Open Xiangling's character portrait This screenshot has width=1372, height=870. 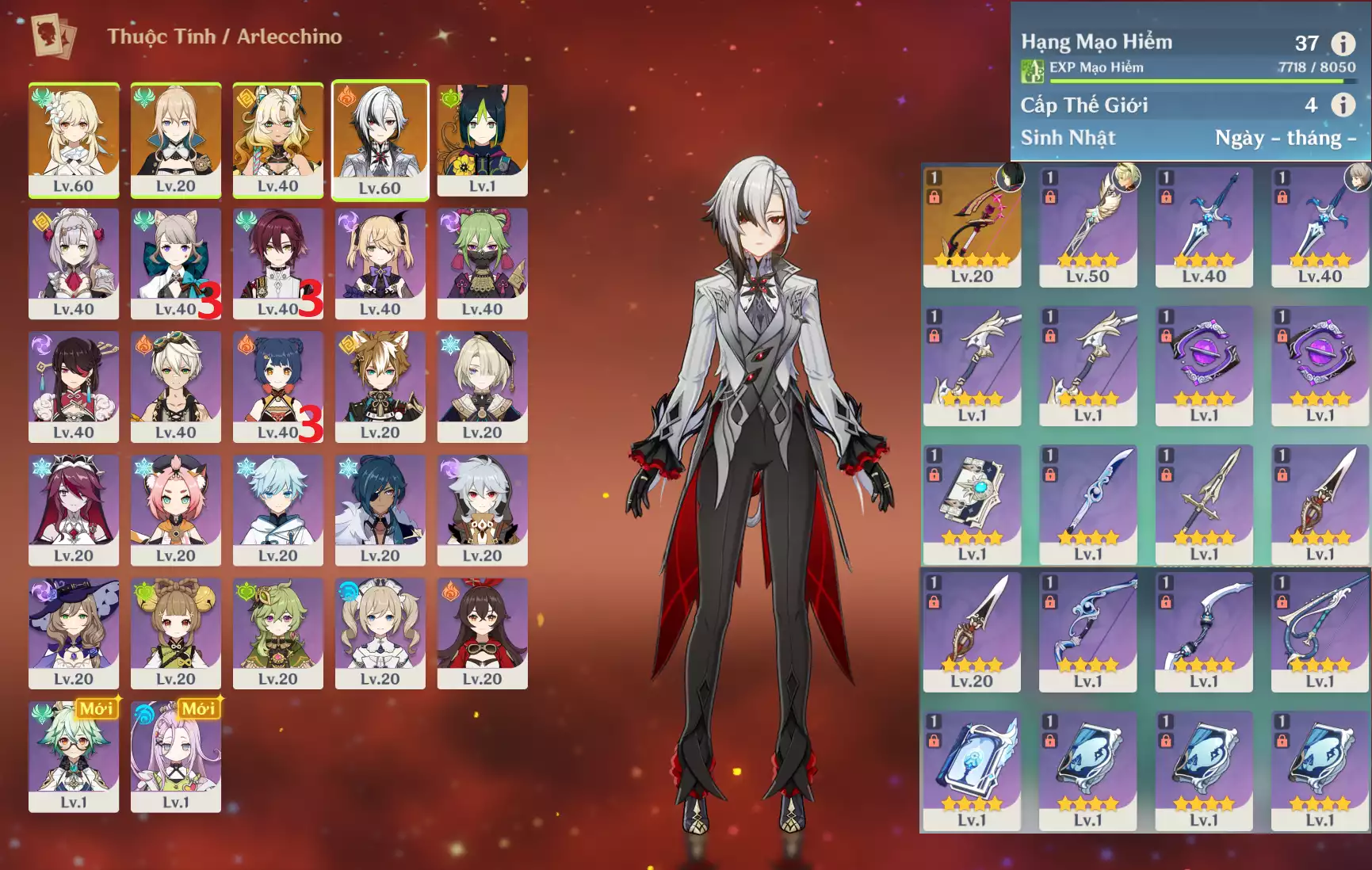(277, 386)
